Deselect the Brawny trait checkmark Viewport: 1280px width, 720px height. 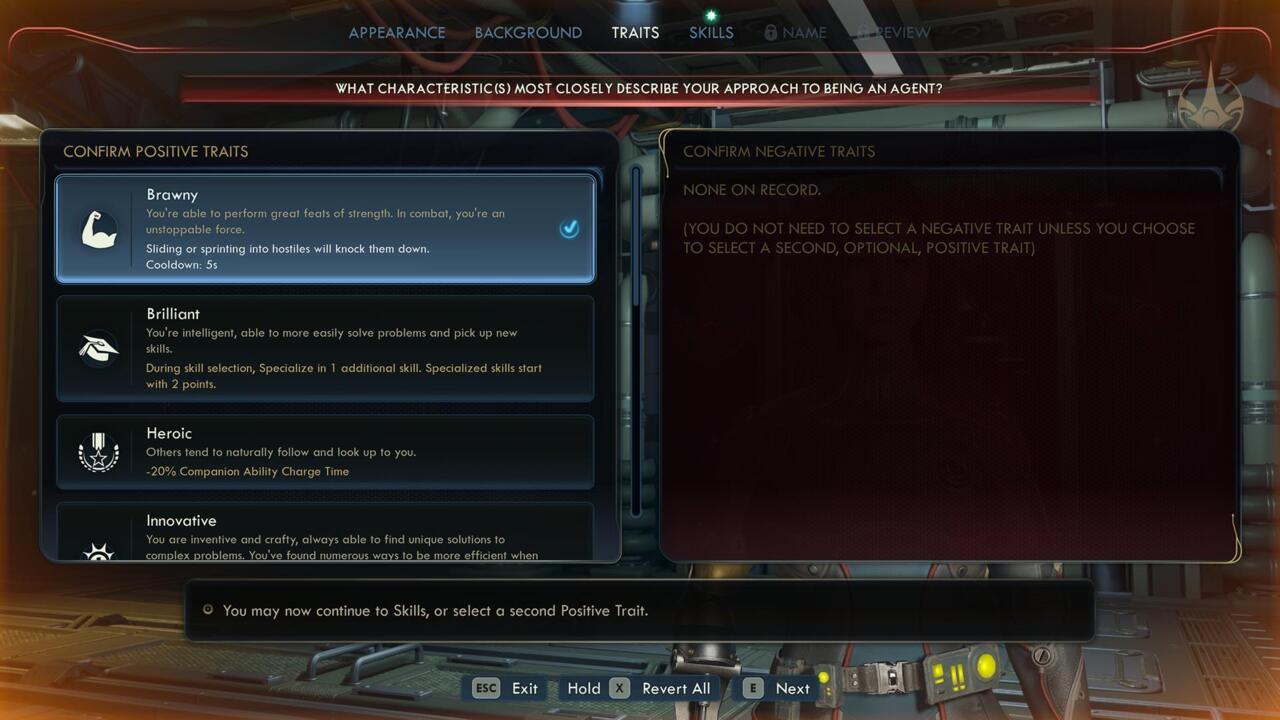(569, 228)
